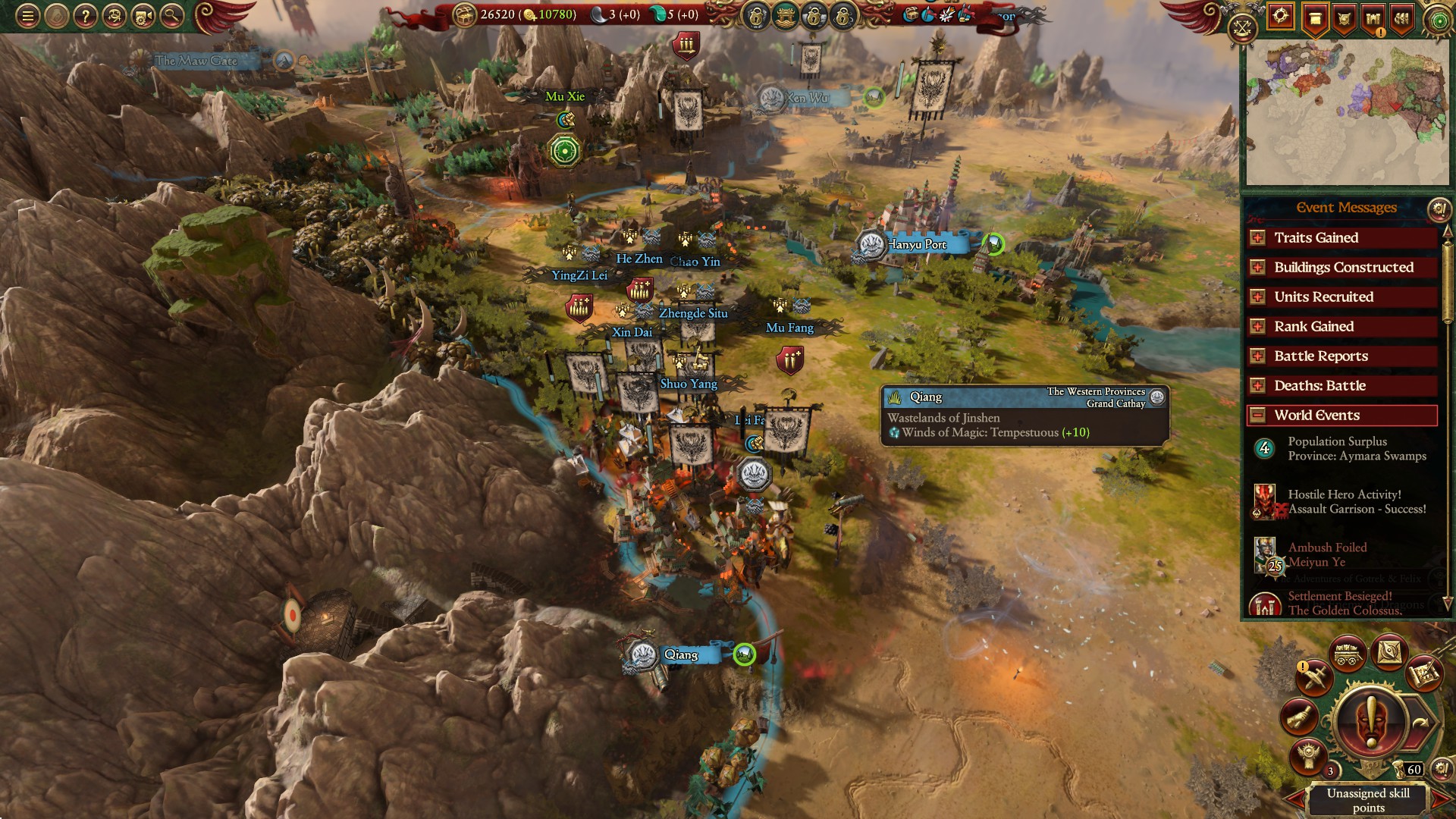This screenshot has height=819, width=1456.
Task: Click the campaign minimap
Action: [1347, 112]
